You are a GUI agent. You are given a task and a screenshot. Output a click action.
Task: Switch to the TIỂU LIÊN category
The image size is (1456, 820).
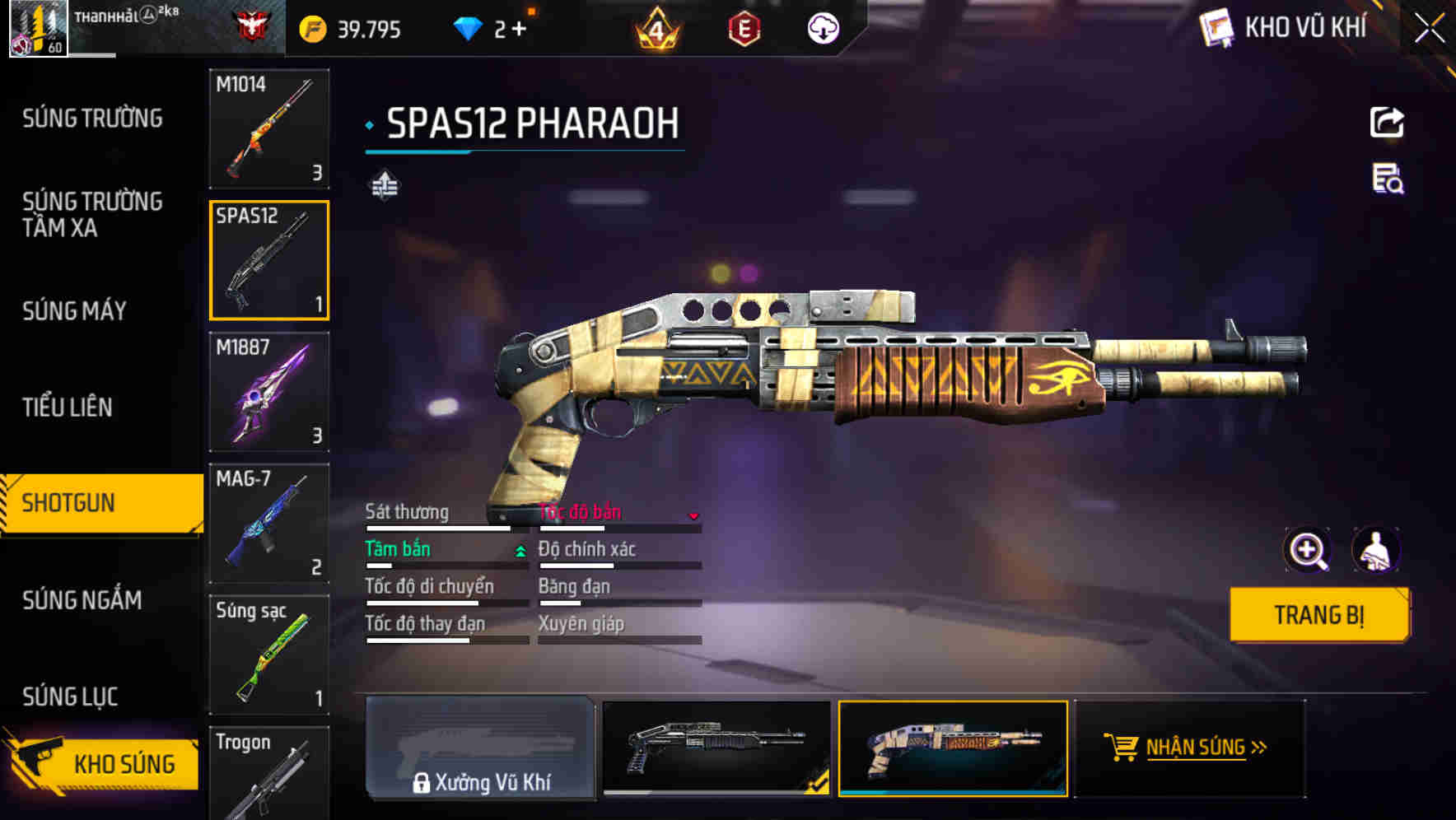click(69, 407)
